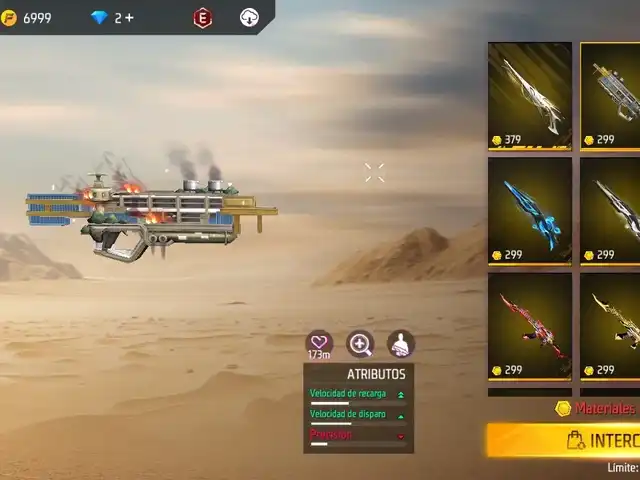
Task: Like the skin with the heart icon
Action: 319,343
